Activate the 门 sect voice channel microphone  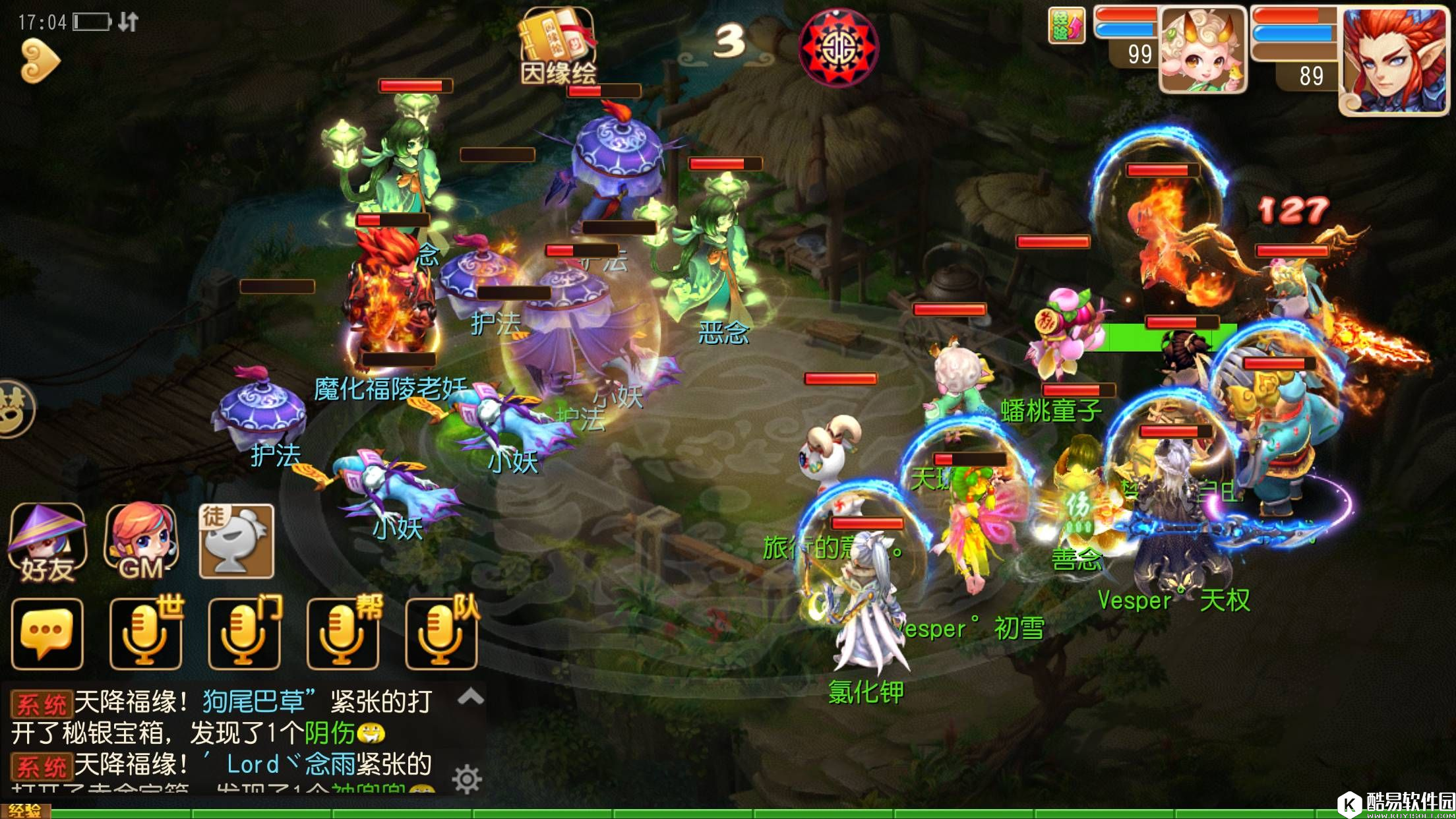(245, 634)
